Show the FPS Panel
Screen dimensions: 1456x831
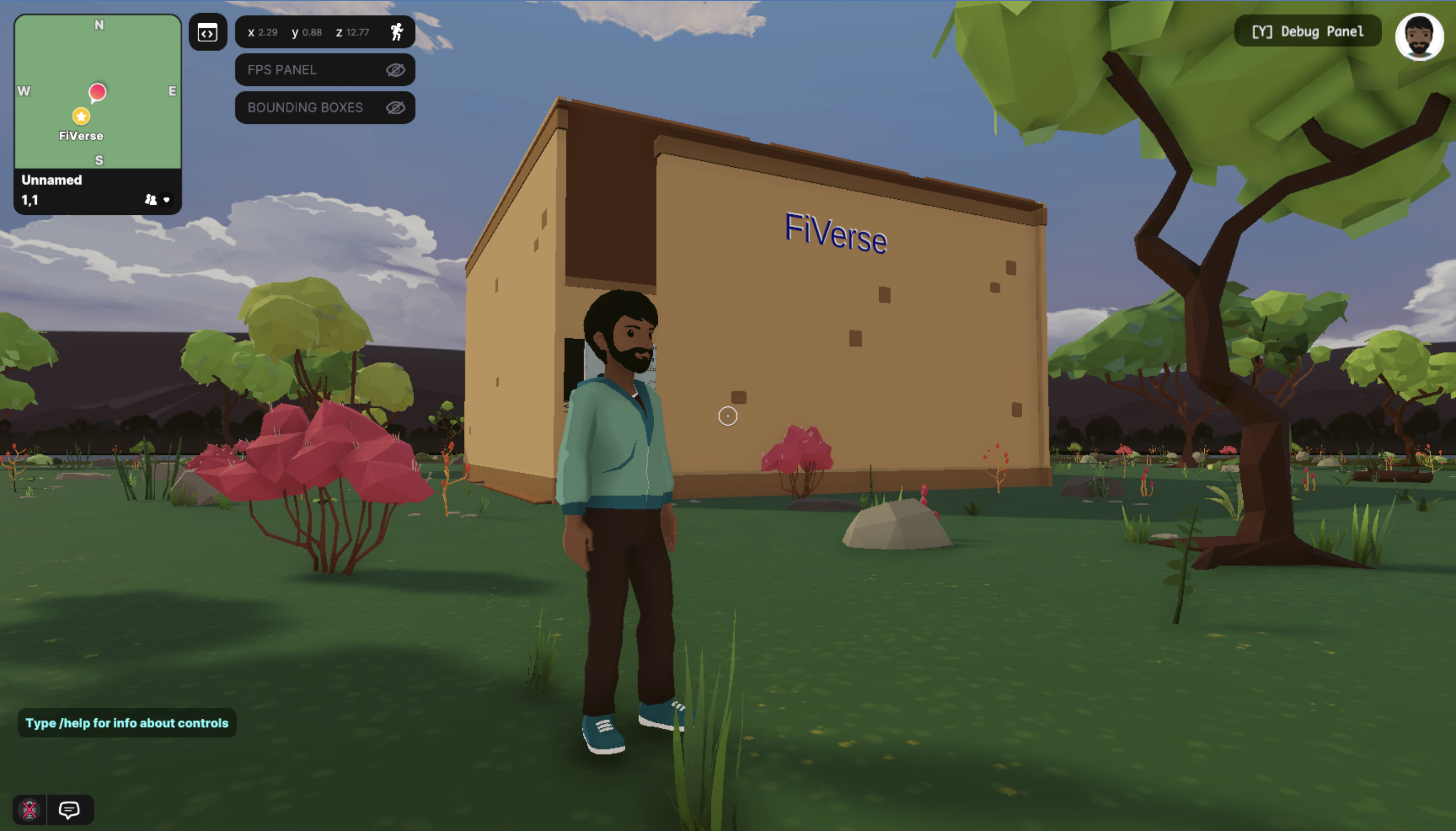tap(395, 70)
